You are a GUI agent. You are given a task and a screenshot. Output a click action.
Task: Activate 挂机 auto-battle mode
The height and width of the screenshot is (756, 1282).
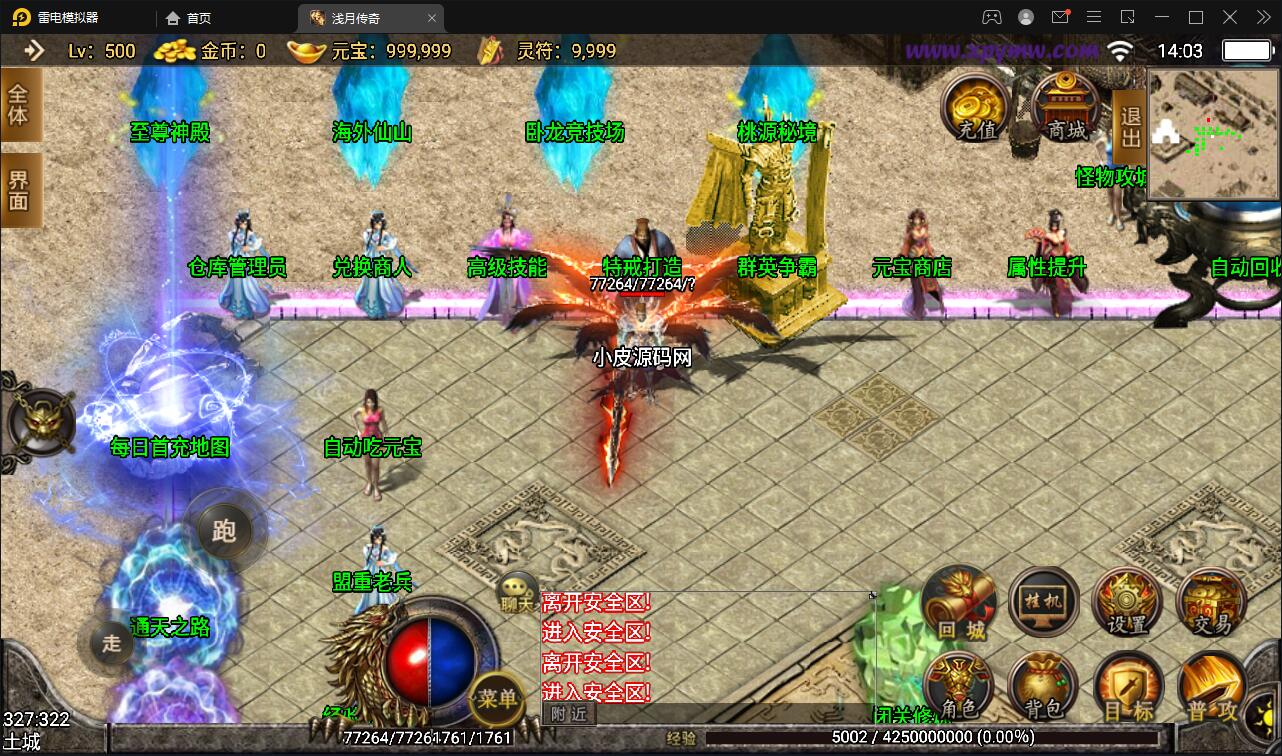(x=1044, y=602)
